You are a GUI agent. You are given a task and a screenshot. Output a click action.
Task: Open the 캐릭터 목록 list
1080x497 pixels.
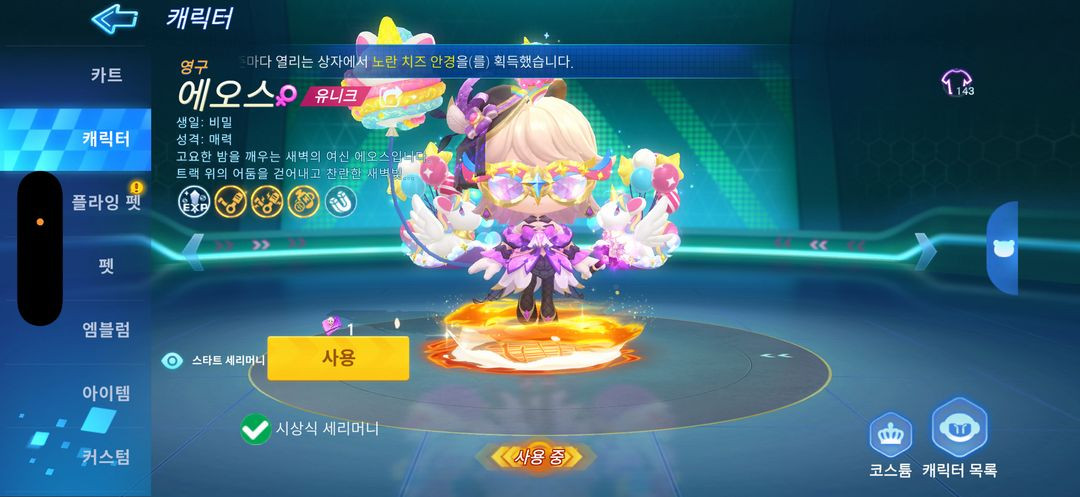tap(960, 428)
